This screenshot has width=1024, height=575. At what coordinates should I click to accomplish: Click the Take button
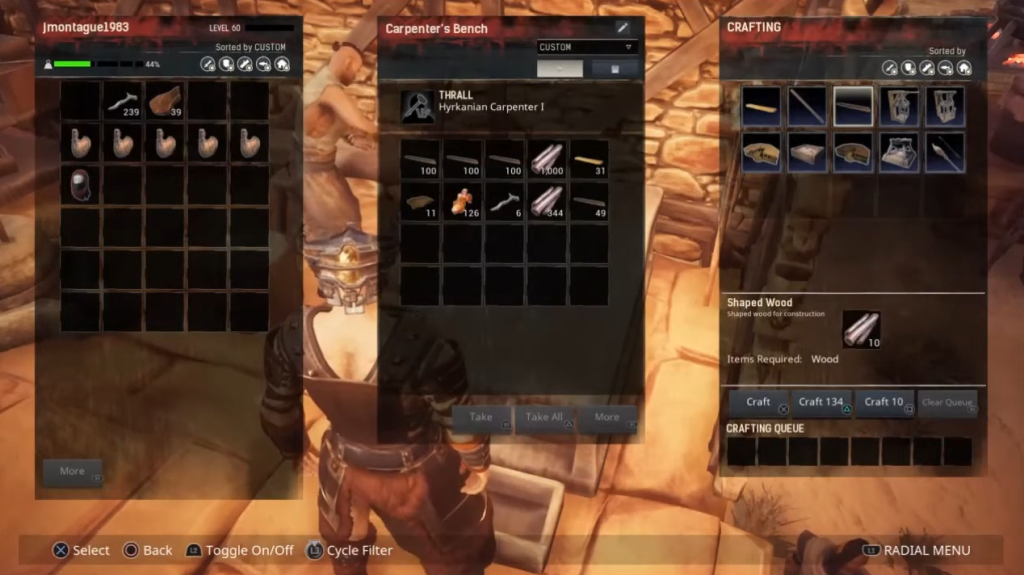tap(482, 418)
